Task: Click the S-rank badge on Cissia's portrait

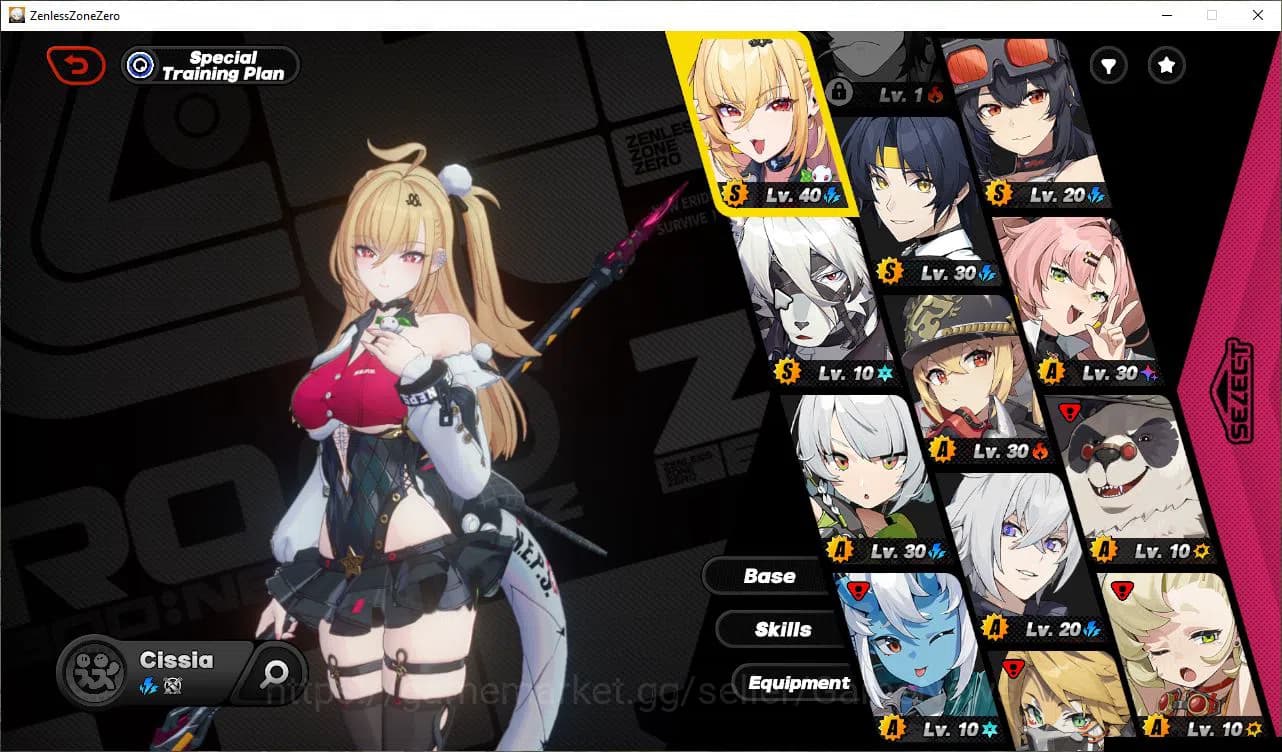Action: (736, 194)
